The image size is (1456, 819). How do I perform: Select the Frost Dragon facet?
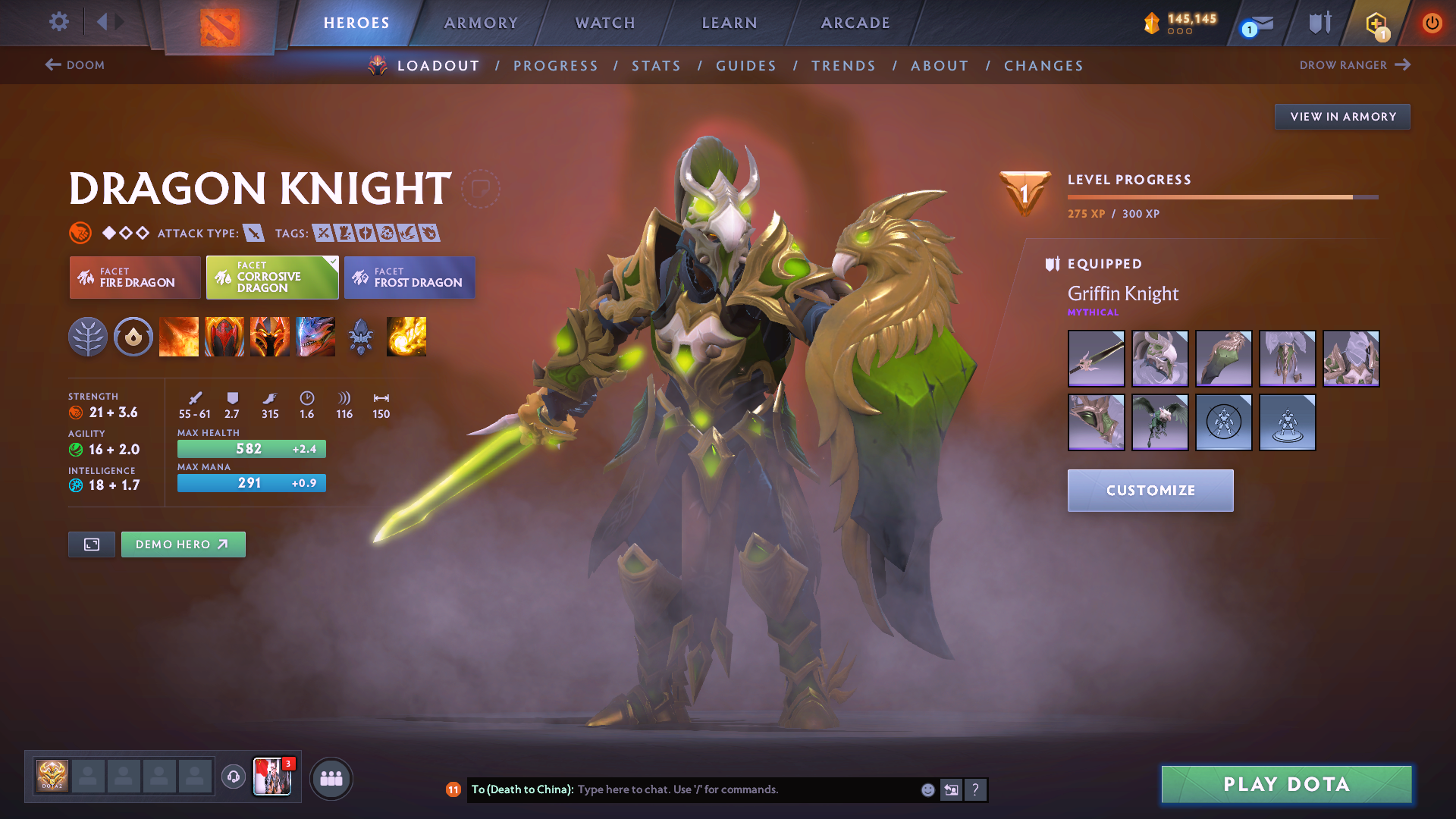pos(409,278)
